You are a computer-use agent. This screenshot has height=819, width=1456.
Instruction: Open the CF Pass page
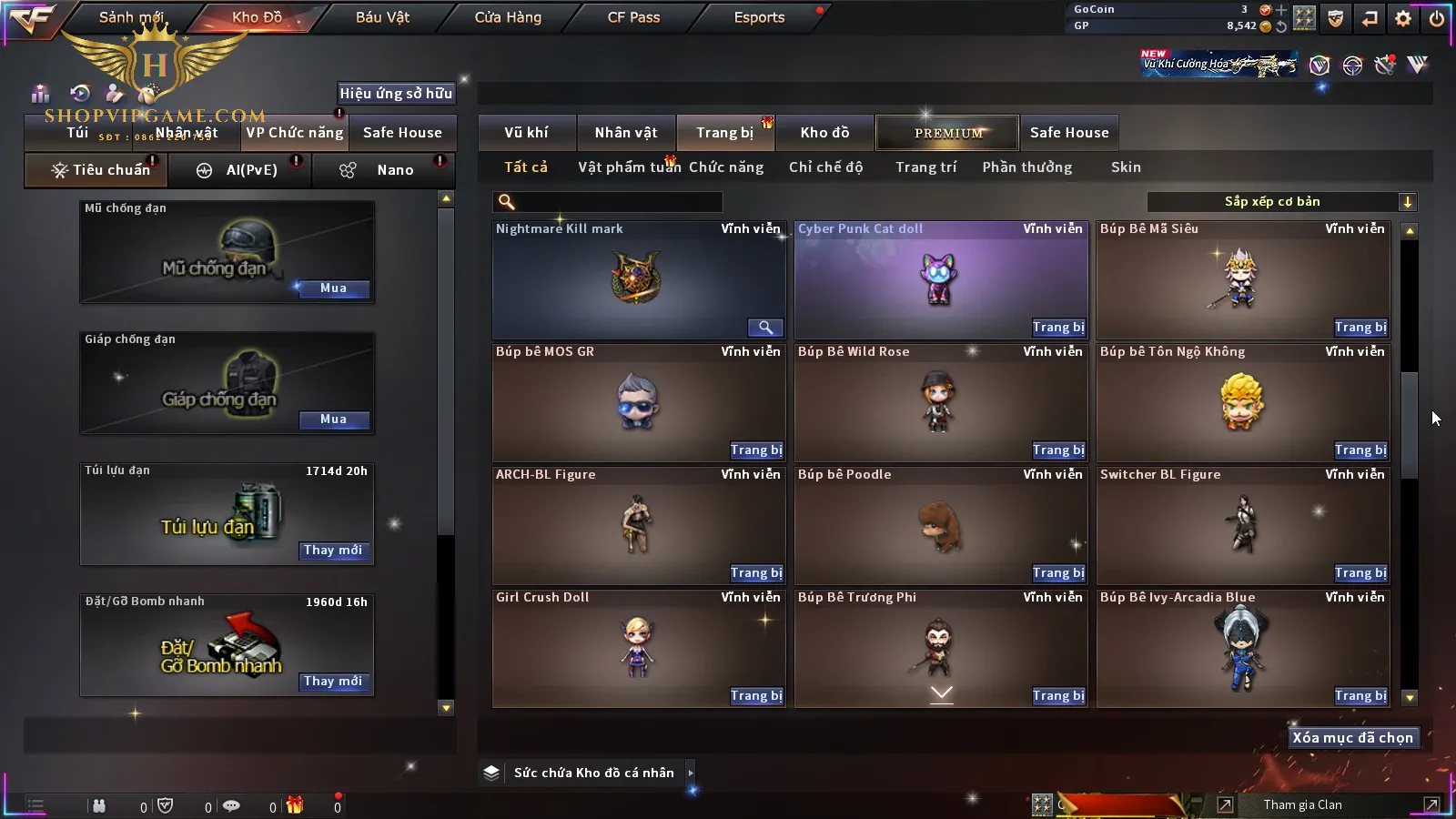pos(633,17)
